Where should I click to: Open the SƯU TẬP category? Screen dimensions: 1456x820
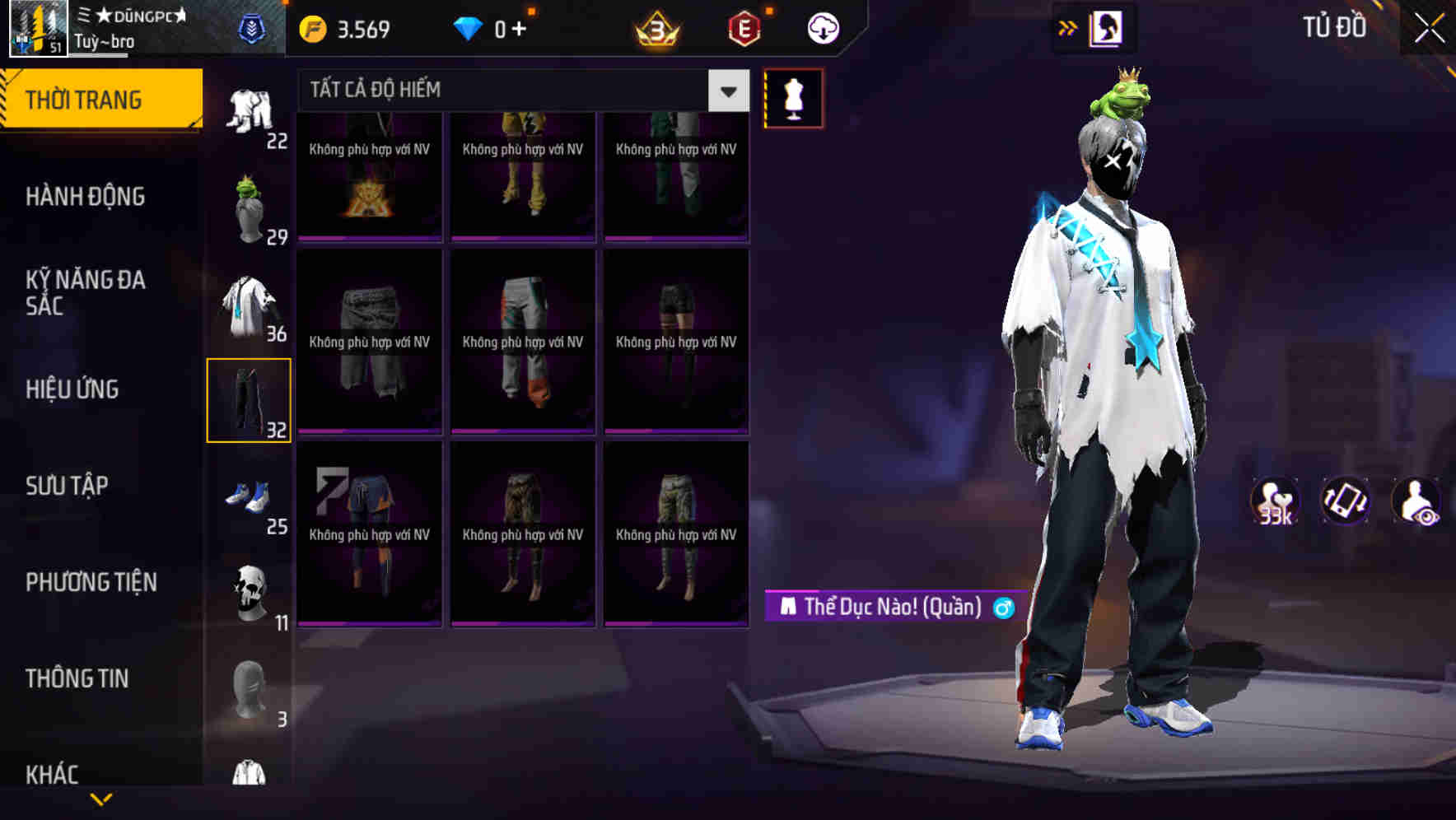pos(68,486)
